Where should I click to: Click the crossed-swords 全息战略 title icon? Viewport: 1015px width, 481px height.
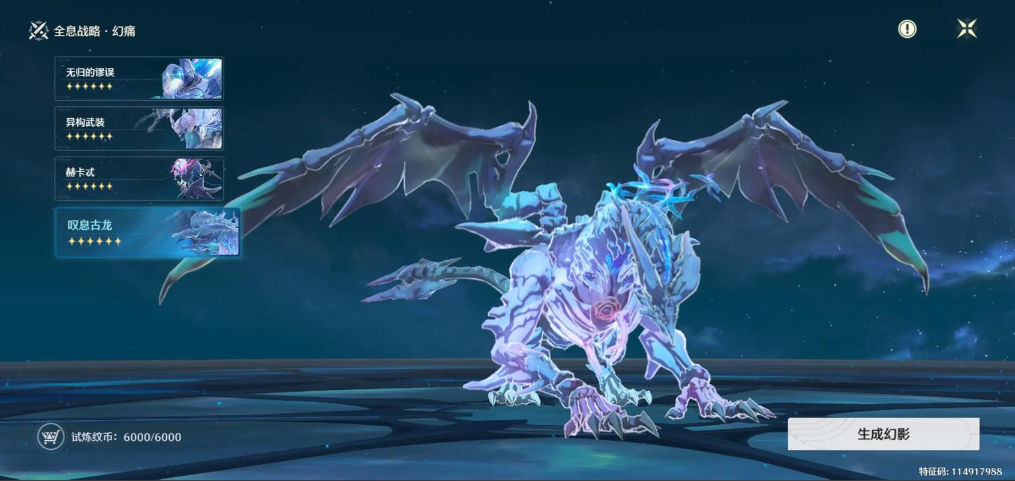[39, 30]
